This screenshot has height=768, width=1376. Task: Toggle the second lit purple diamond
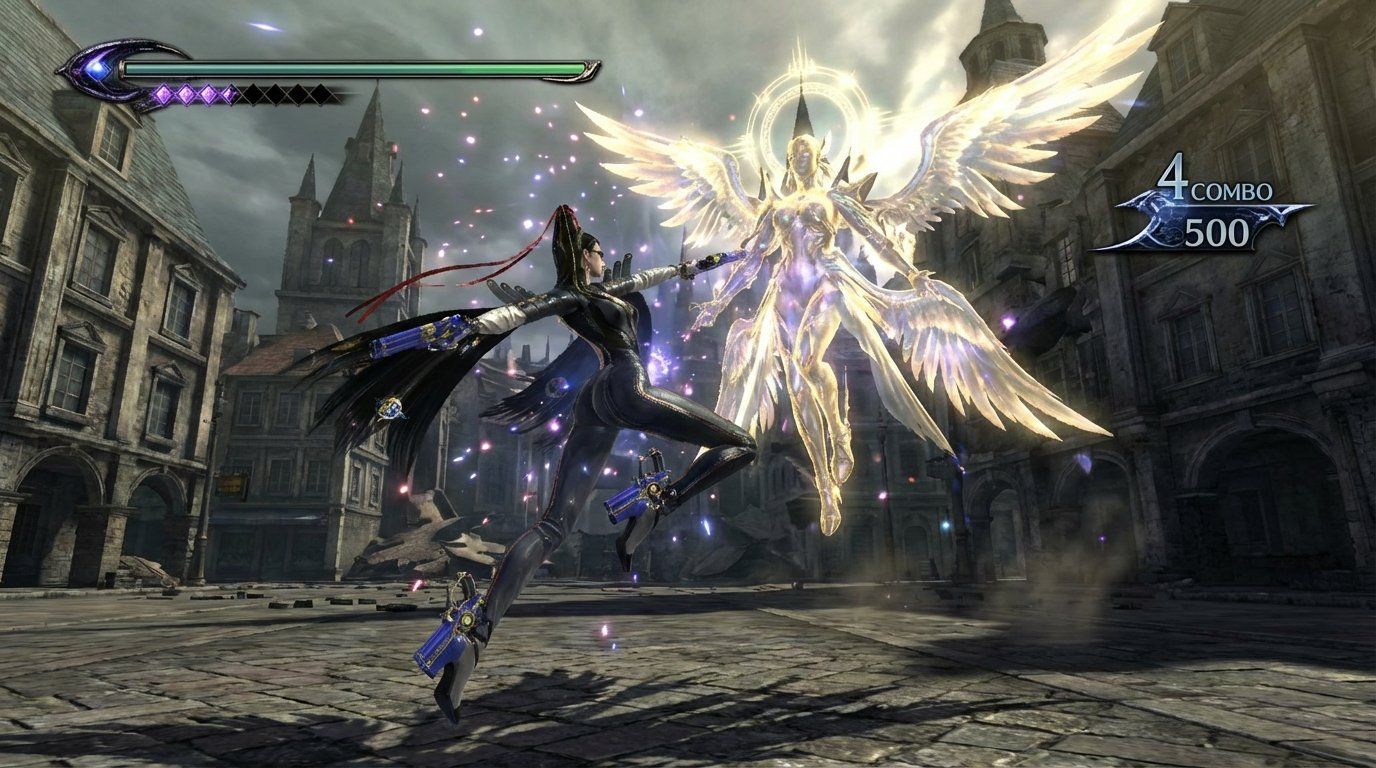pyautogui.click(x=186, y=93)
